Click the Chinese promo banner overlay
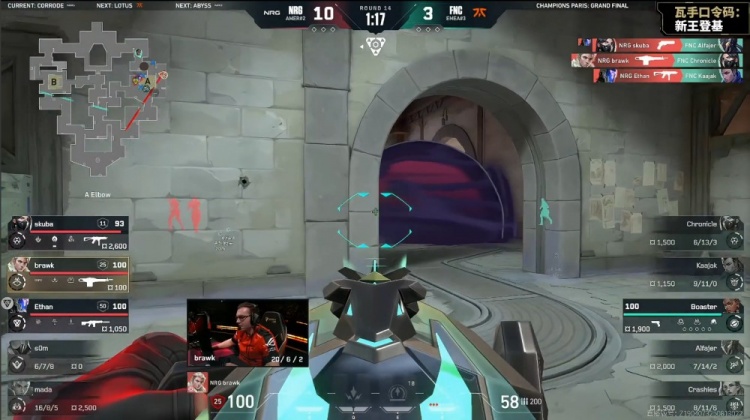750x420 pixels. coord(700,17)
